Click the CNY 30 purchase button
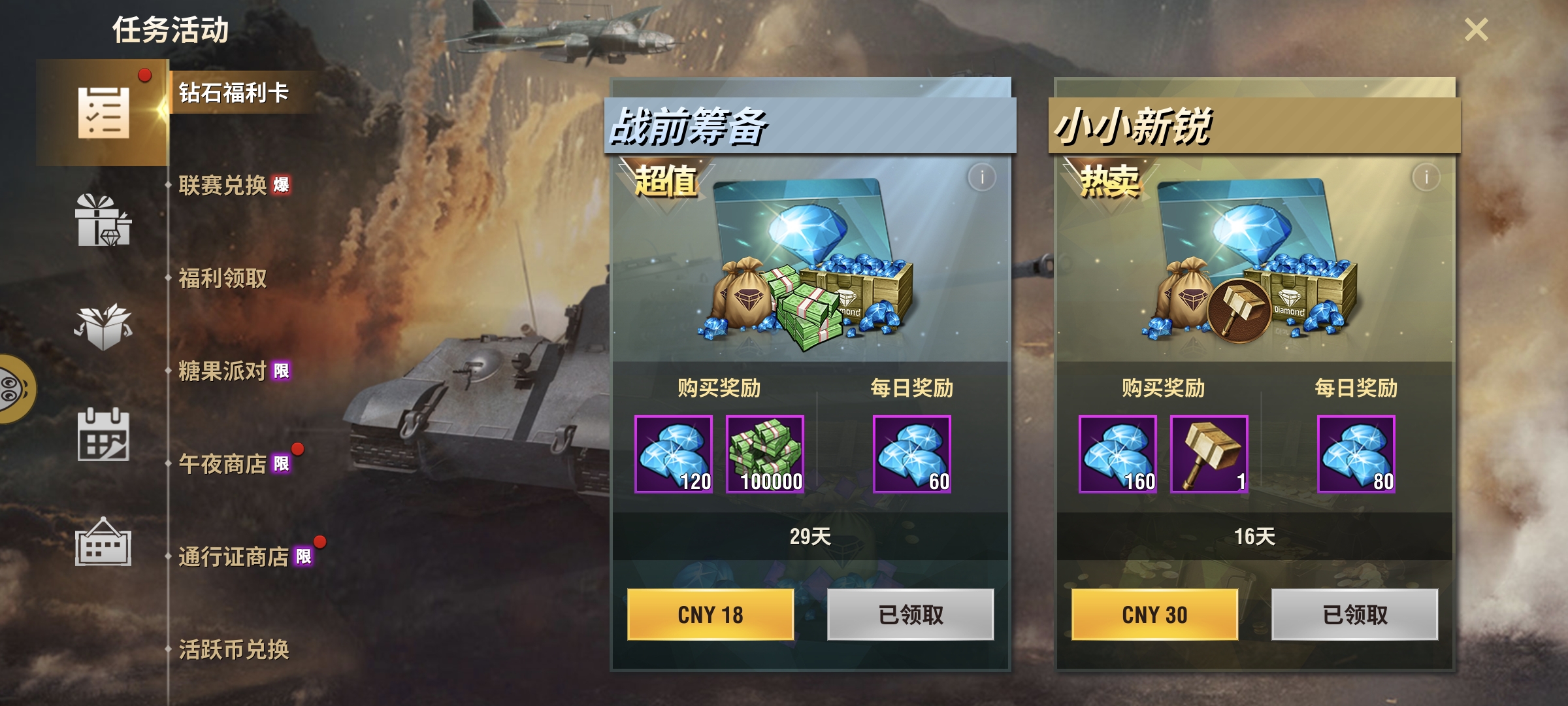The height and width of the screenshot is (706, 1568). (x=1154, y=615)
